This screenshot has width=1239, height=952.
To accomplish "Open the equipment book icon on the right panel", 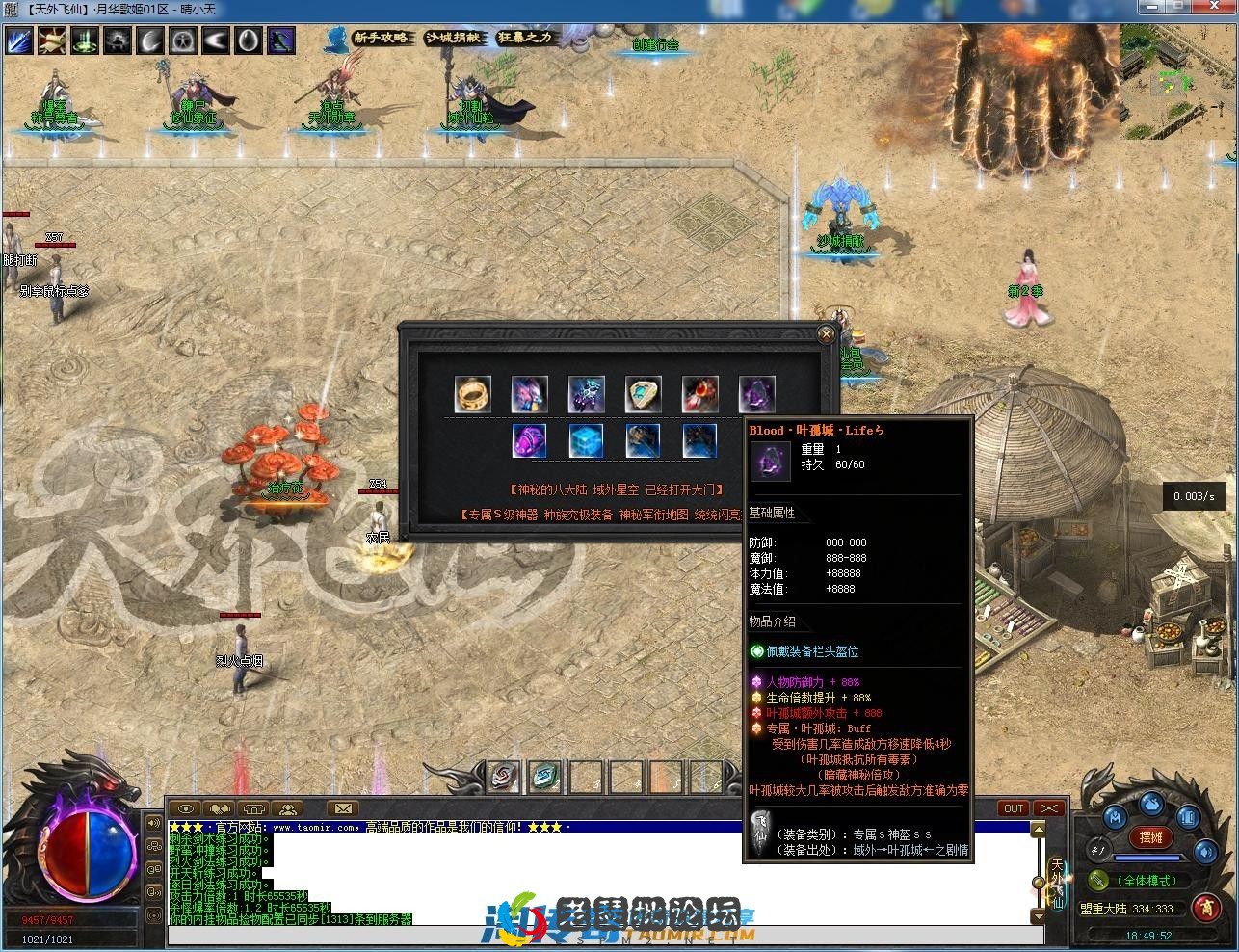I will click(x=1188, y=817).
